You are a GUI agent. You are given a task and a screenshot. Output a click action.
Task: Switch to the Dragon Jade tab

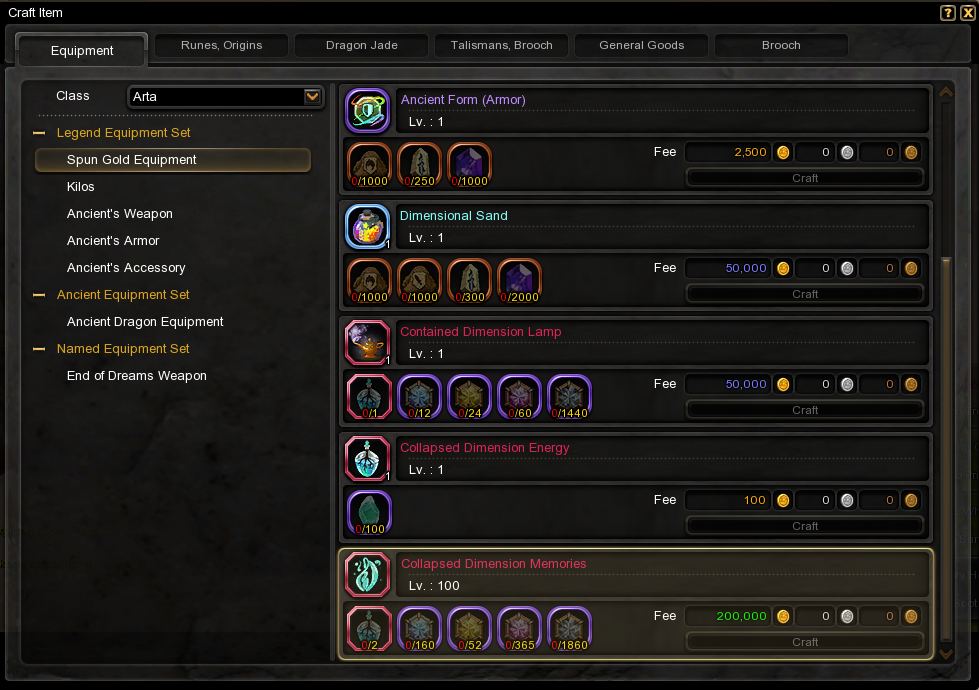coord(361,45)
